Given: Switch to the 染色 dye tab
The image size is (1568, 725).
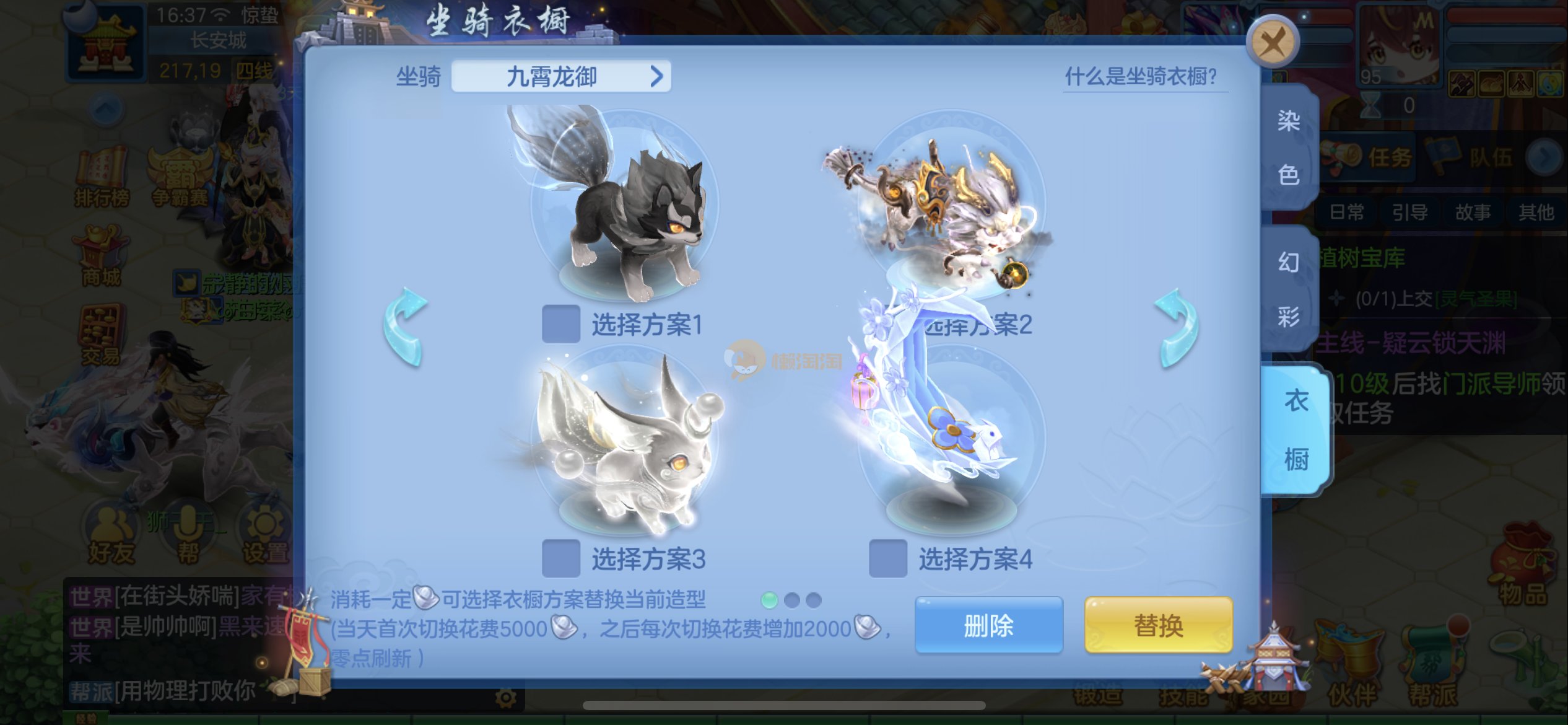Looking at the screenshot, I should [1289, 147].
